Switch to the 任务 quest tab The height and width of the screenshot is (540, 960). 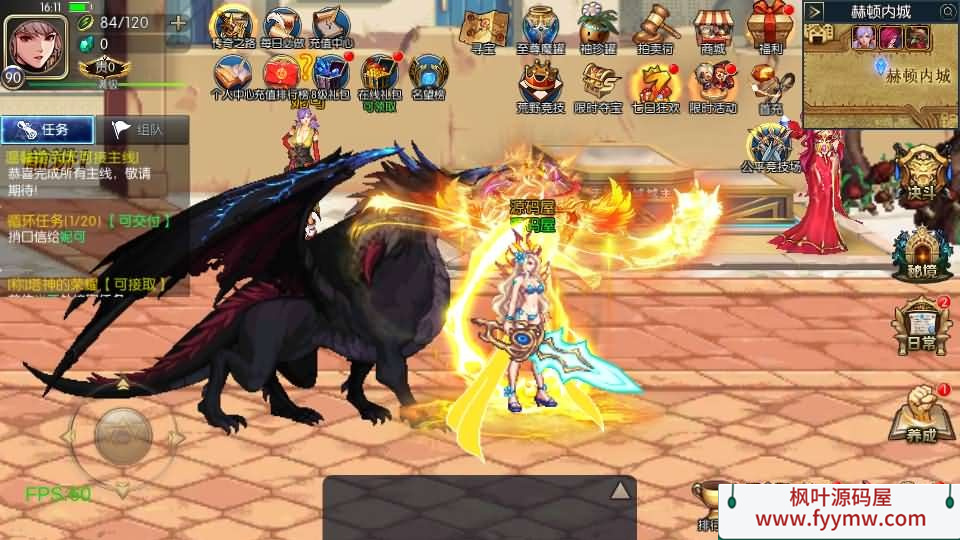point(47,129)
